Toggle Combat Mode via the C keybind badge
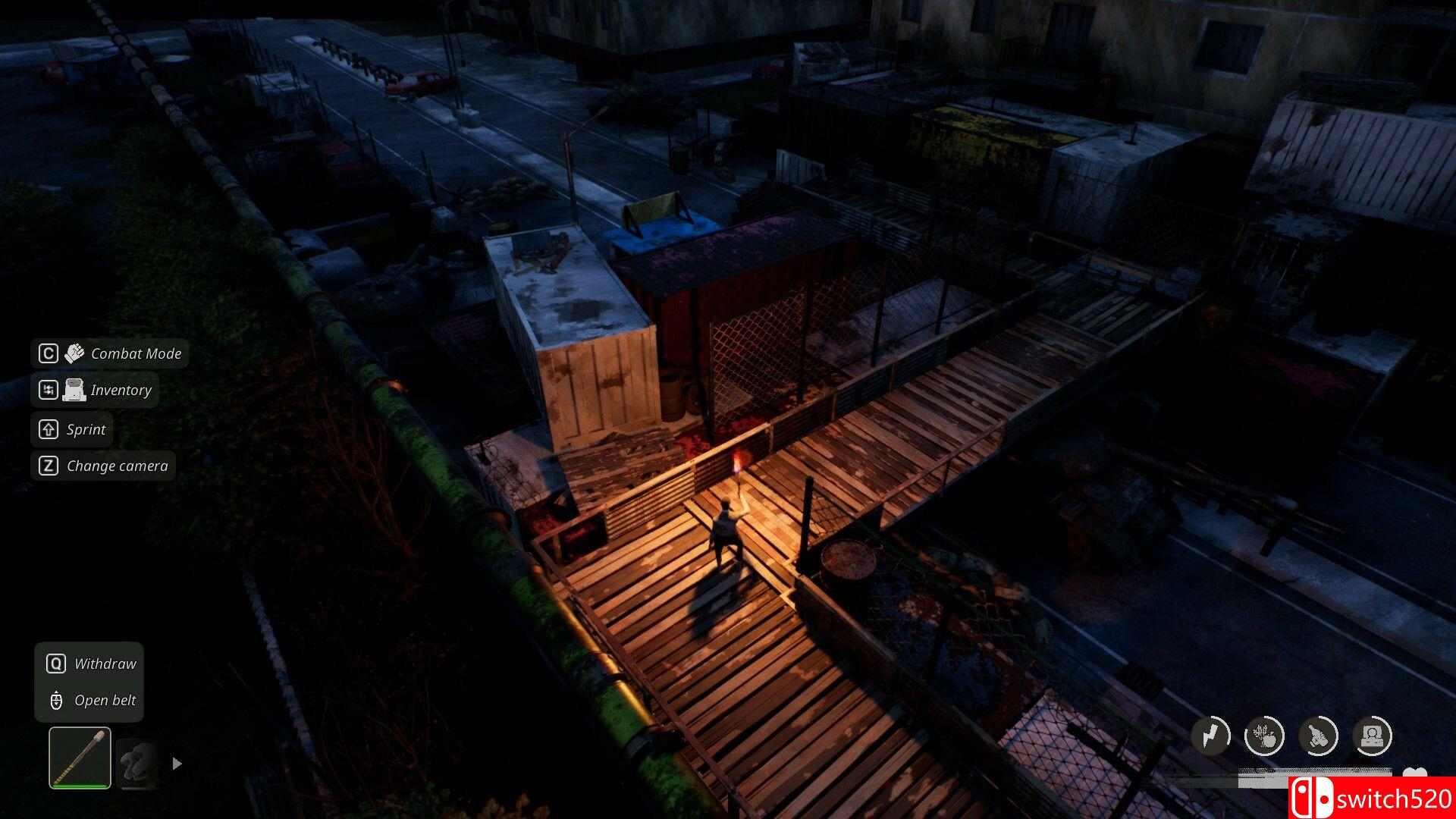Image resolution: width=1456 pixels, height=819 pixels. (x=47, y=352)
